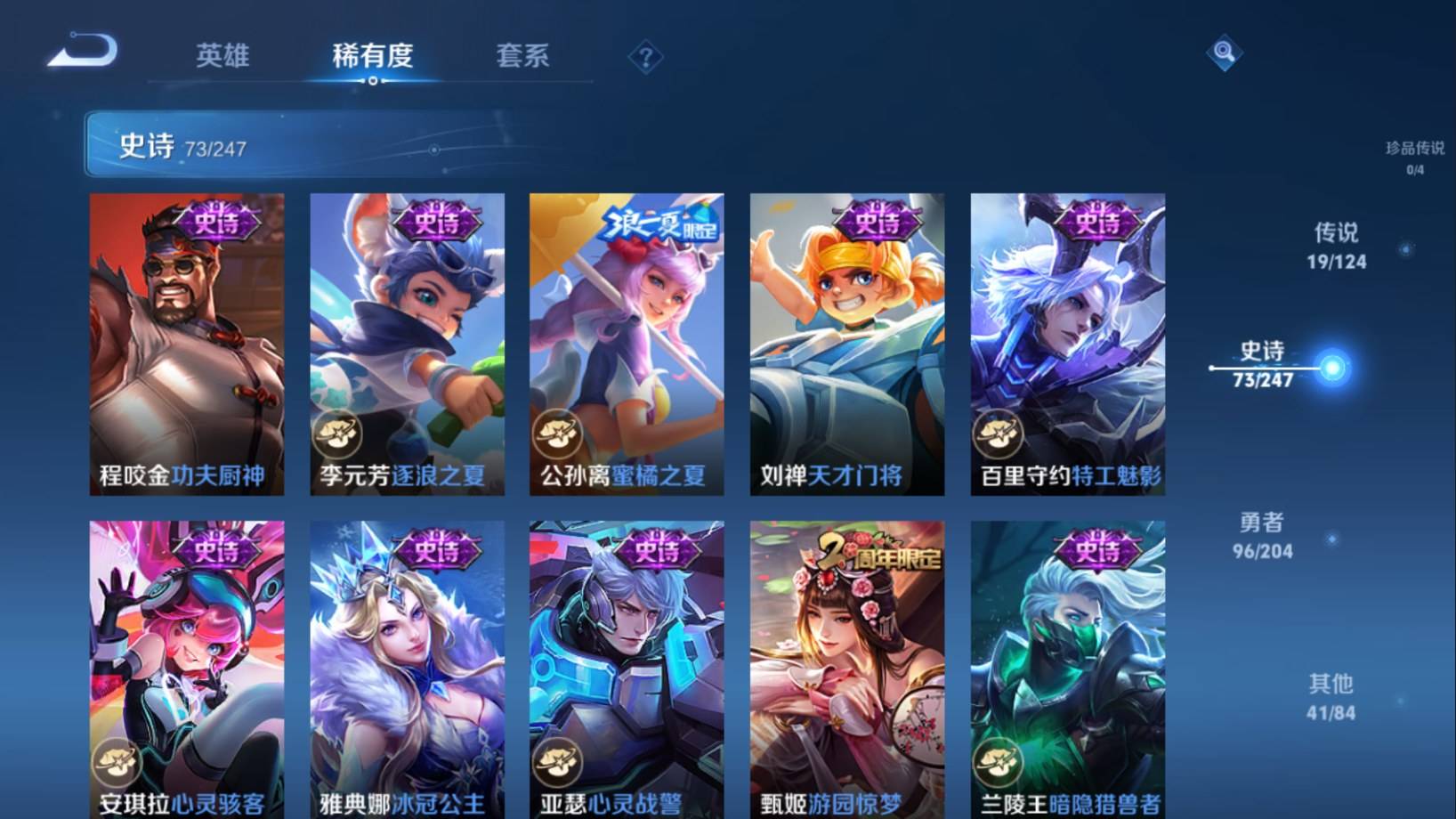Image resolution: width=1456 pixels, height=819 pixels.
Task: Click the magnifying glass search icon
Action: (x=1224, y=53)
